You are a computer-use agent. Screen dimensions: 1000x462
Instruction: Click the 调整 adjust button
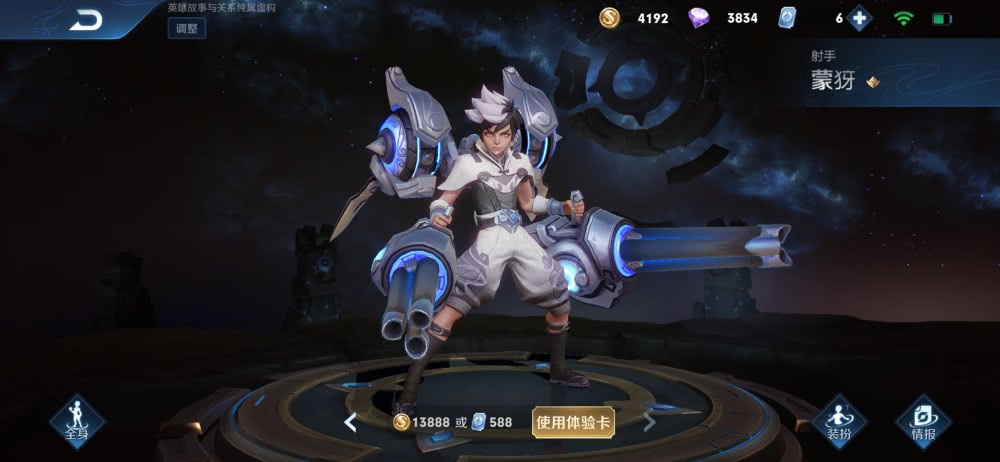186,28
